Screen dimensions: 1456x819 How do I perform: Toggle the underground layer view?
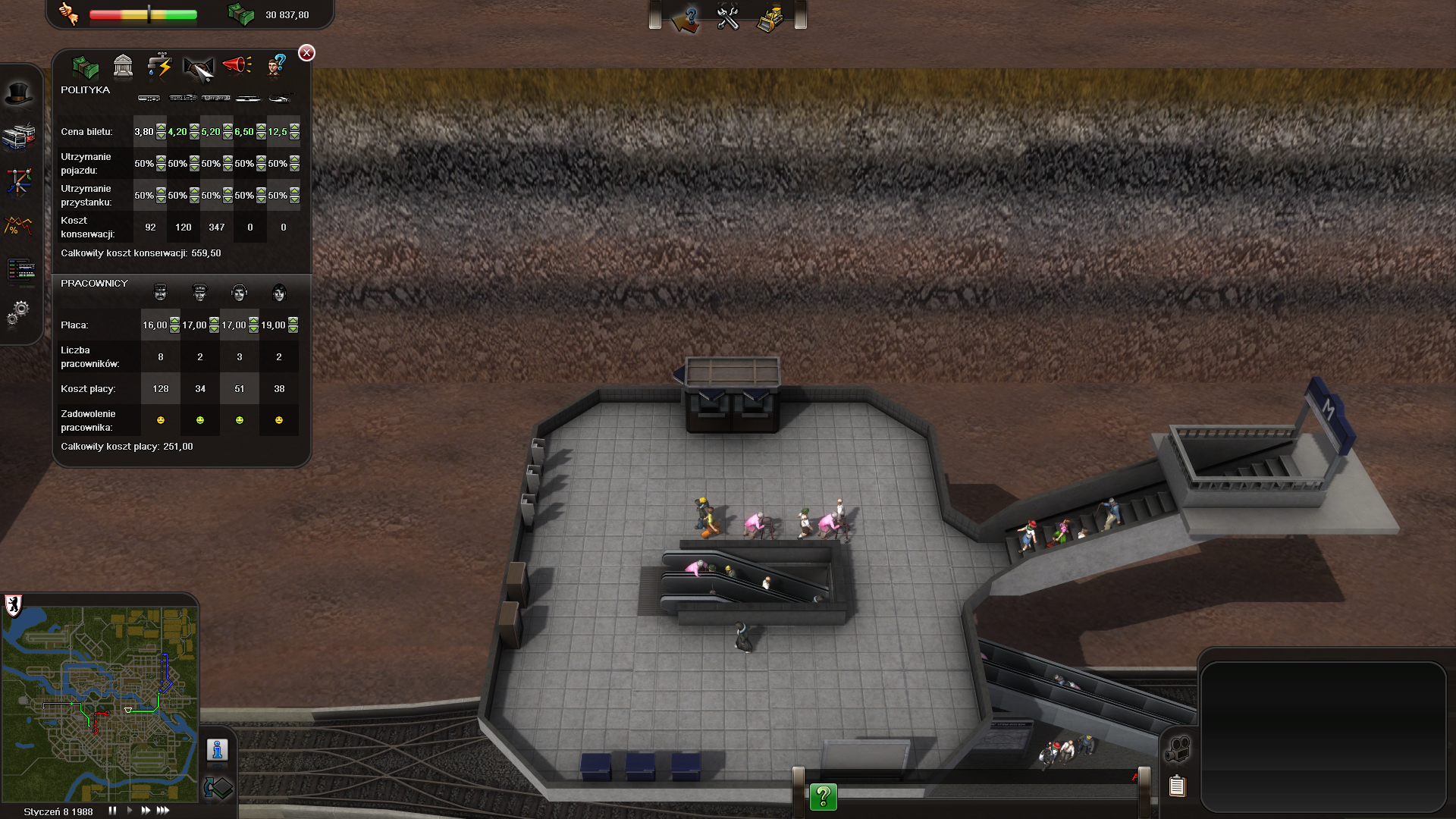[218, 788]
